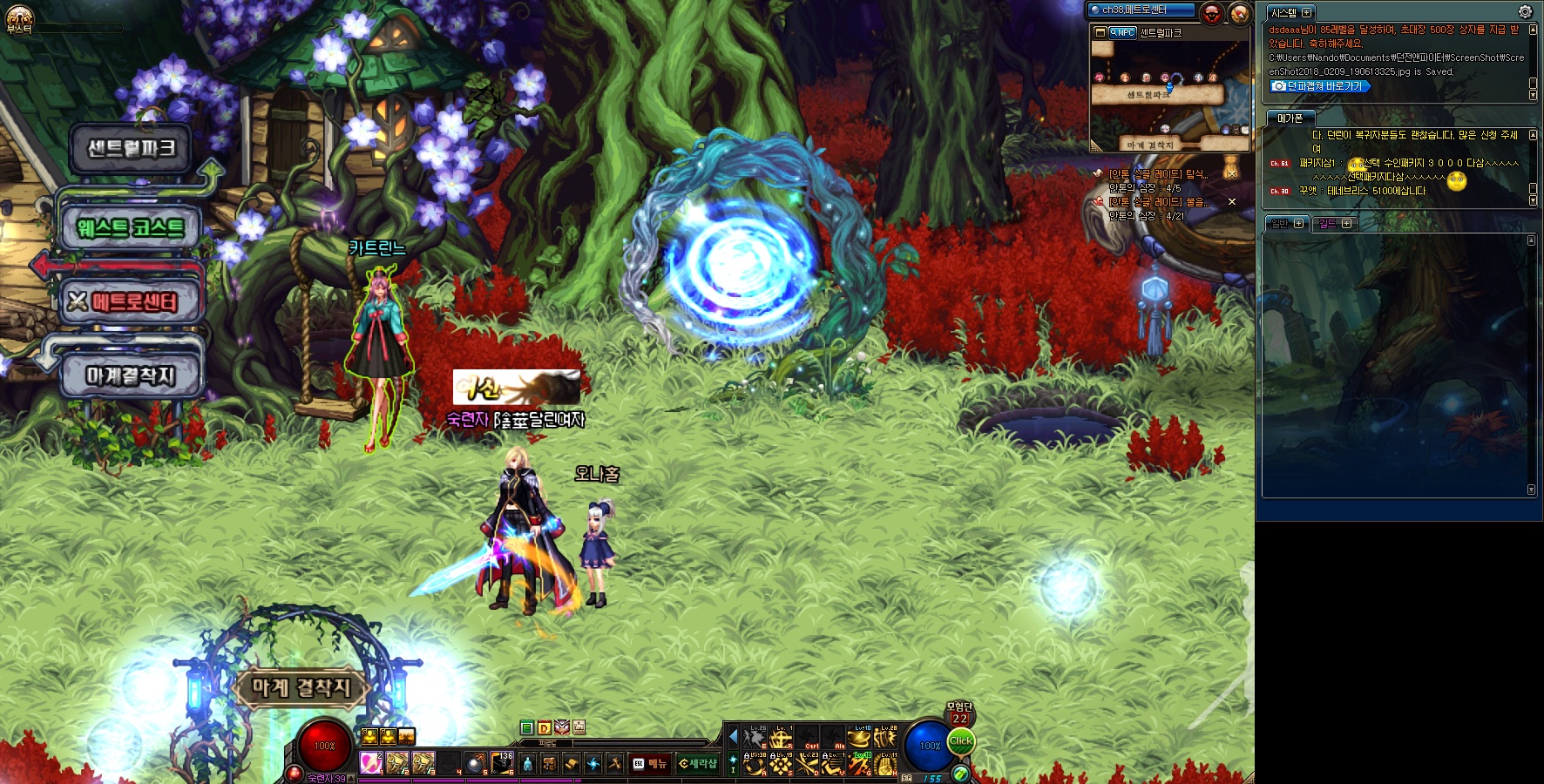Image resolution: width=1544 pixels, height=784 pixels.
Task: Open the ESC 메뉴 menu button
Action: pyautogui.click(x=650, y=764)
